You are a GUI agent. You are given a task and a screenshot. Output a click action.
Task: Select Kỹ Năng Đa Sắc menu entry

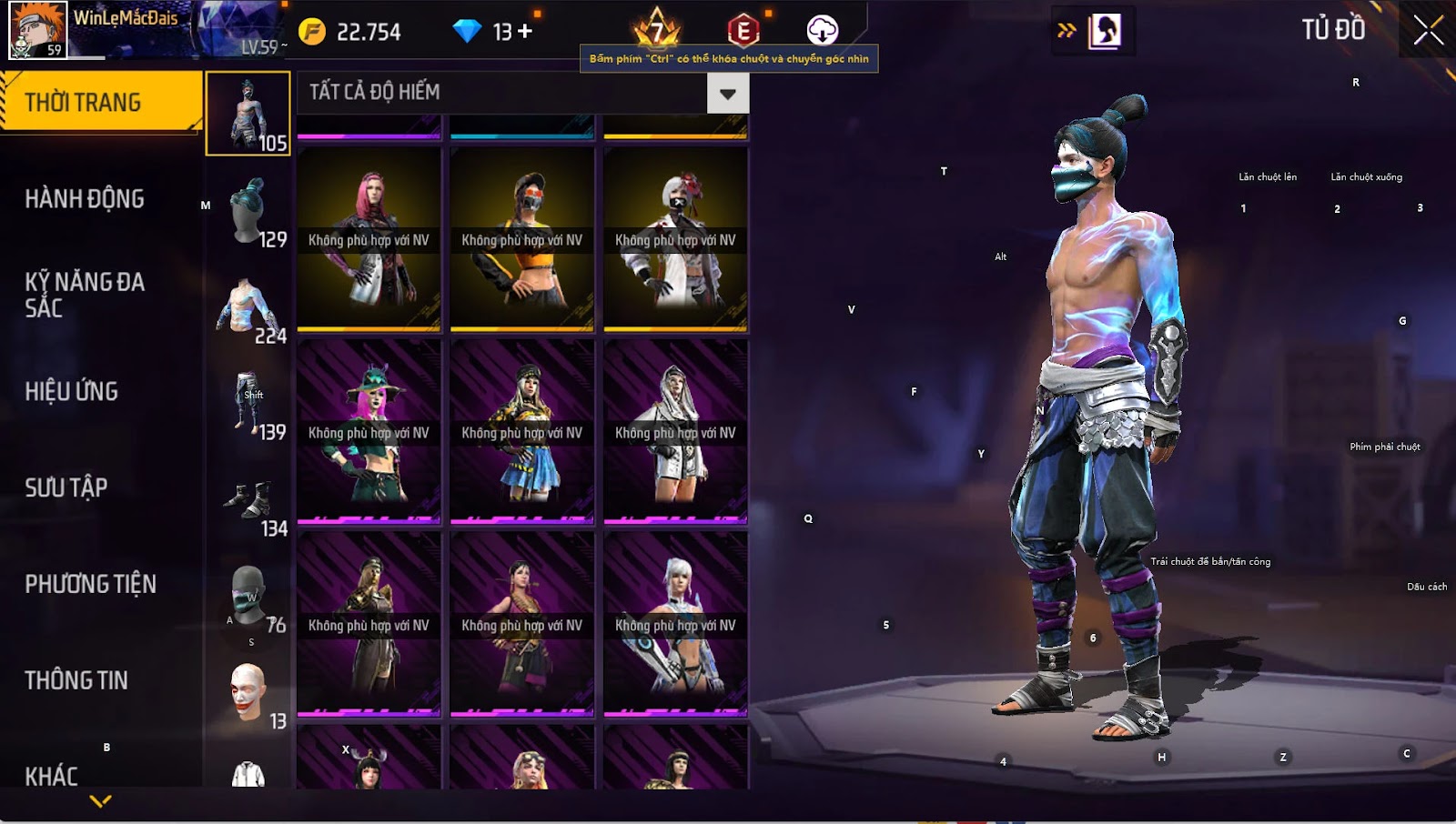85,295
